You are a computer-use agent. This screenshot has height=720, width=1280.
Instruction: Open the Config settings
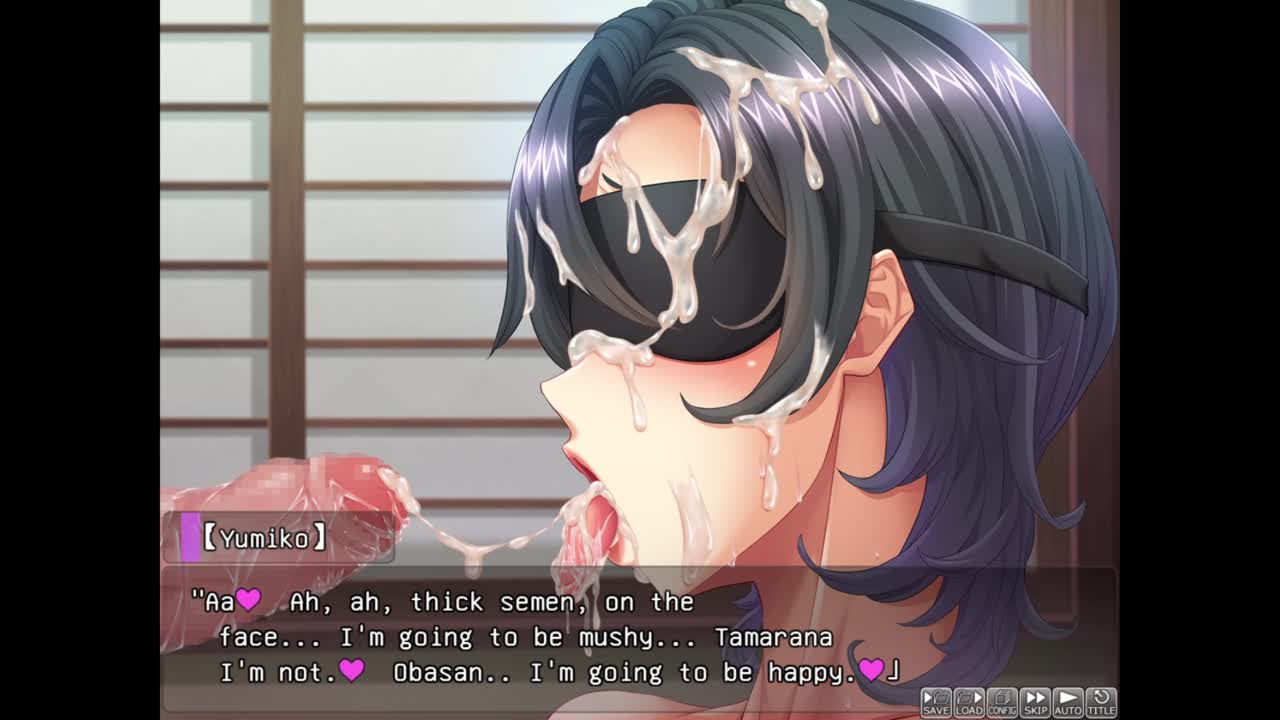(1002, 702)
